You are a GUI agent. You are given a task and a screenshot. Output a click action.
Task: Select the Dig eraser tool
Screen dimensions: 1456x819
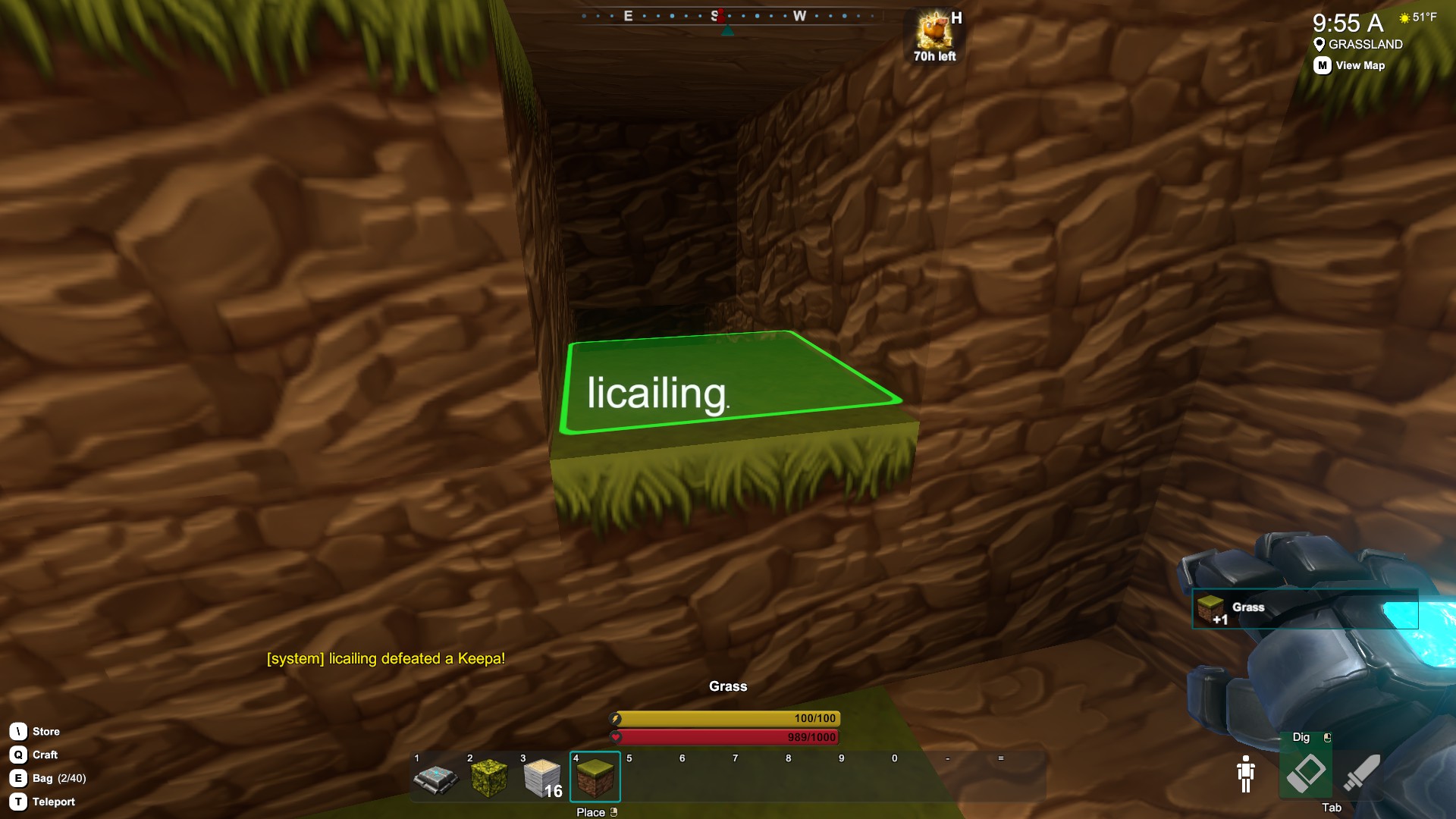[1307, 771]
